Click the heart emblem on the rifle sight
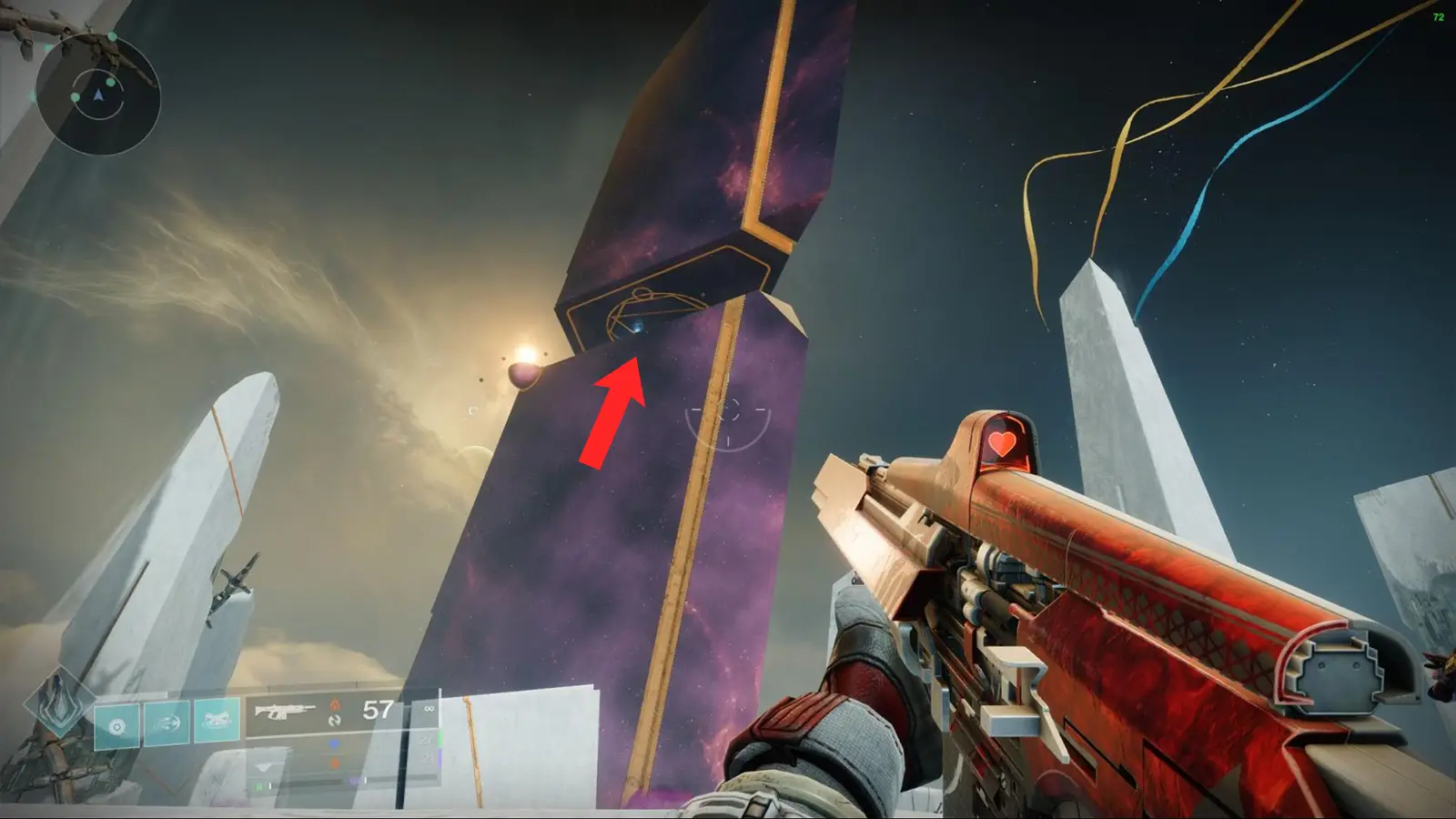The width and height of the screenshot is (1456, 819). pos(1005,445)
